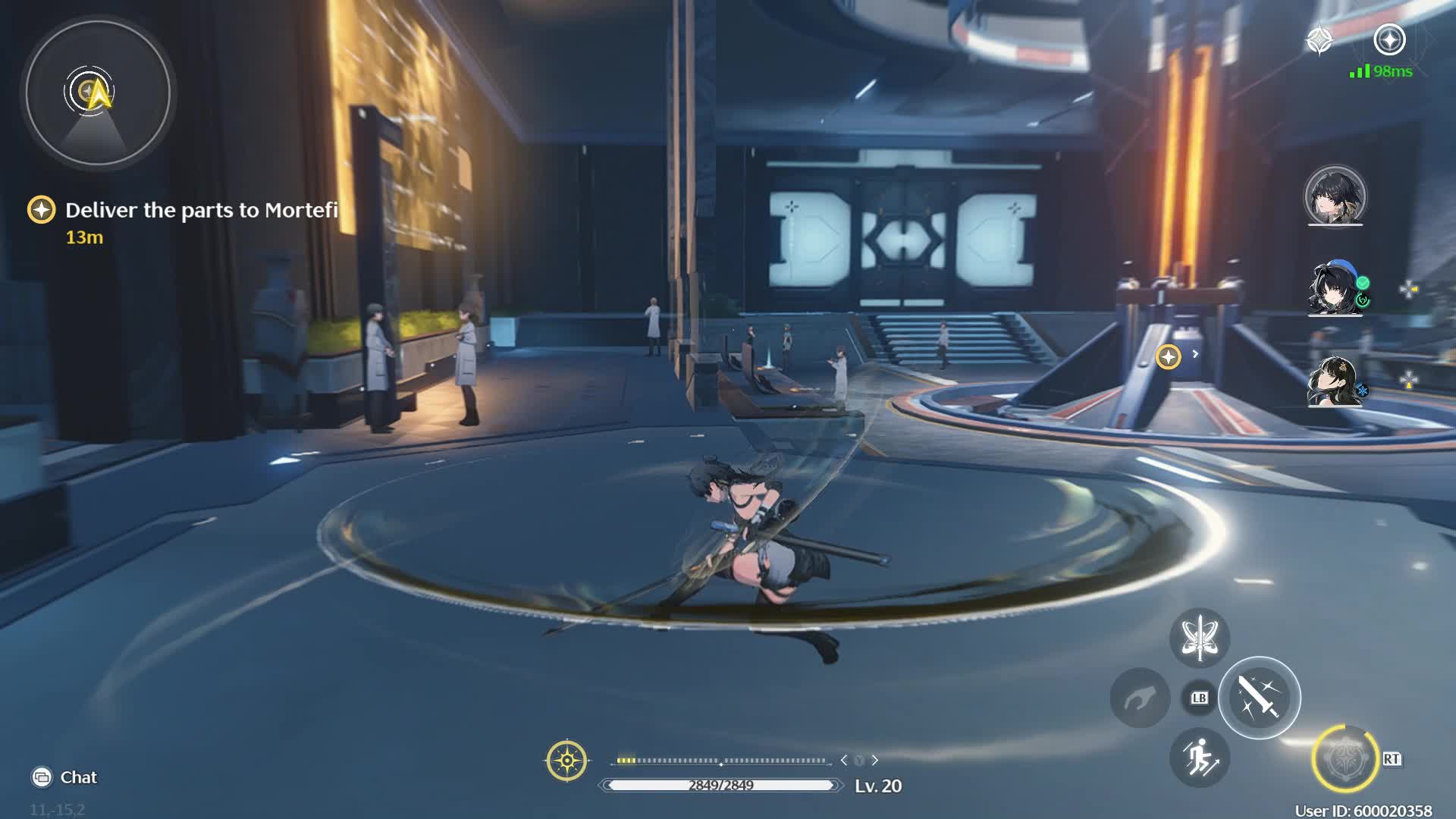Switch to the bottom party member portrait
The image size is (1456, 819).
pos(1335,381)
